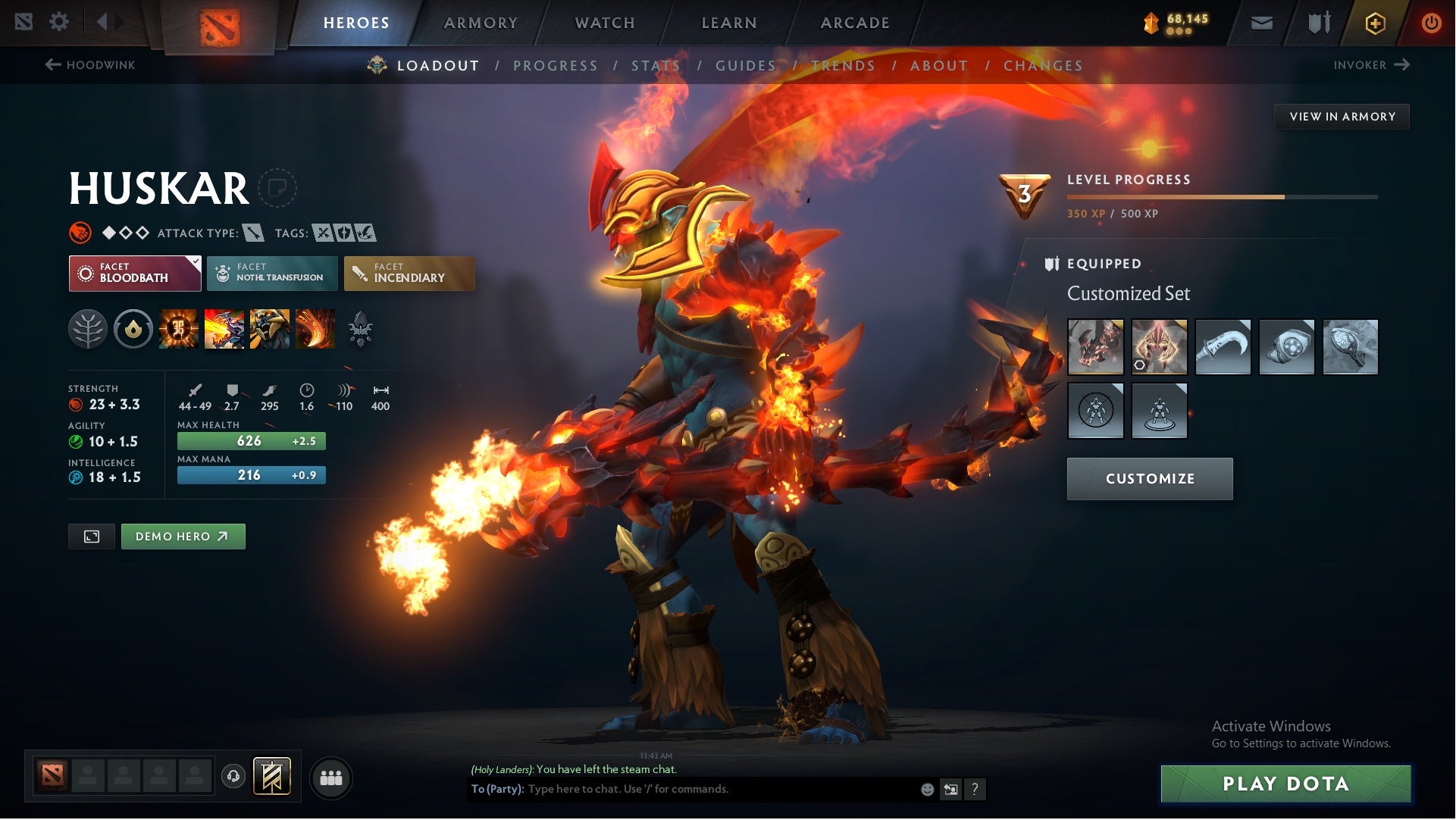Select the Bloodbath facet
This screenshot has height=820, width=1456.
[134, 273]
